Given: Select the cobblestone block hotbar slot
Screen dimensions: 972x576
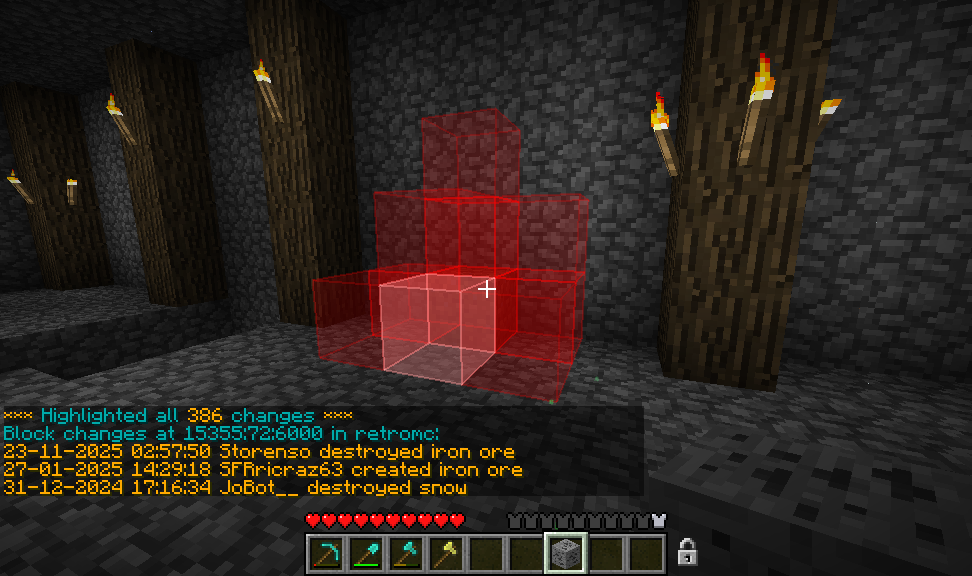Looking at the screenshot, I should pyautogui.click(x=566, y=552).
